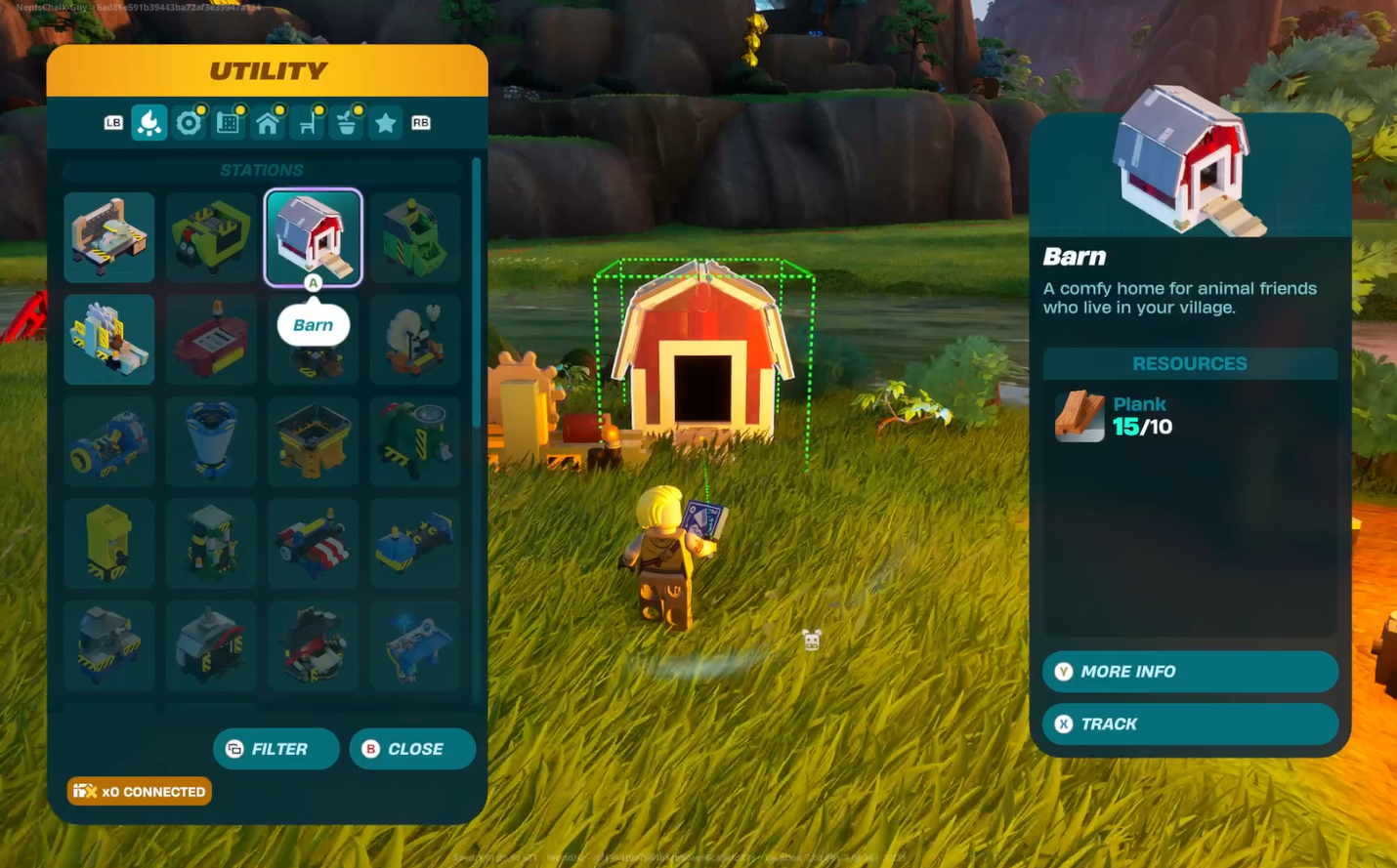Open More Info for the Barn
The height and width of the screenshot is (868, 1397).
1189,672
